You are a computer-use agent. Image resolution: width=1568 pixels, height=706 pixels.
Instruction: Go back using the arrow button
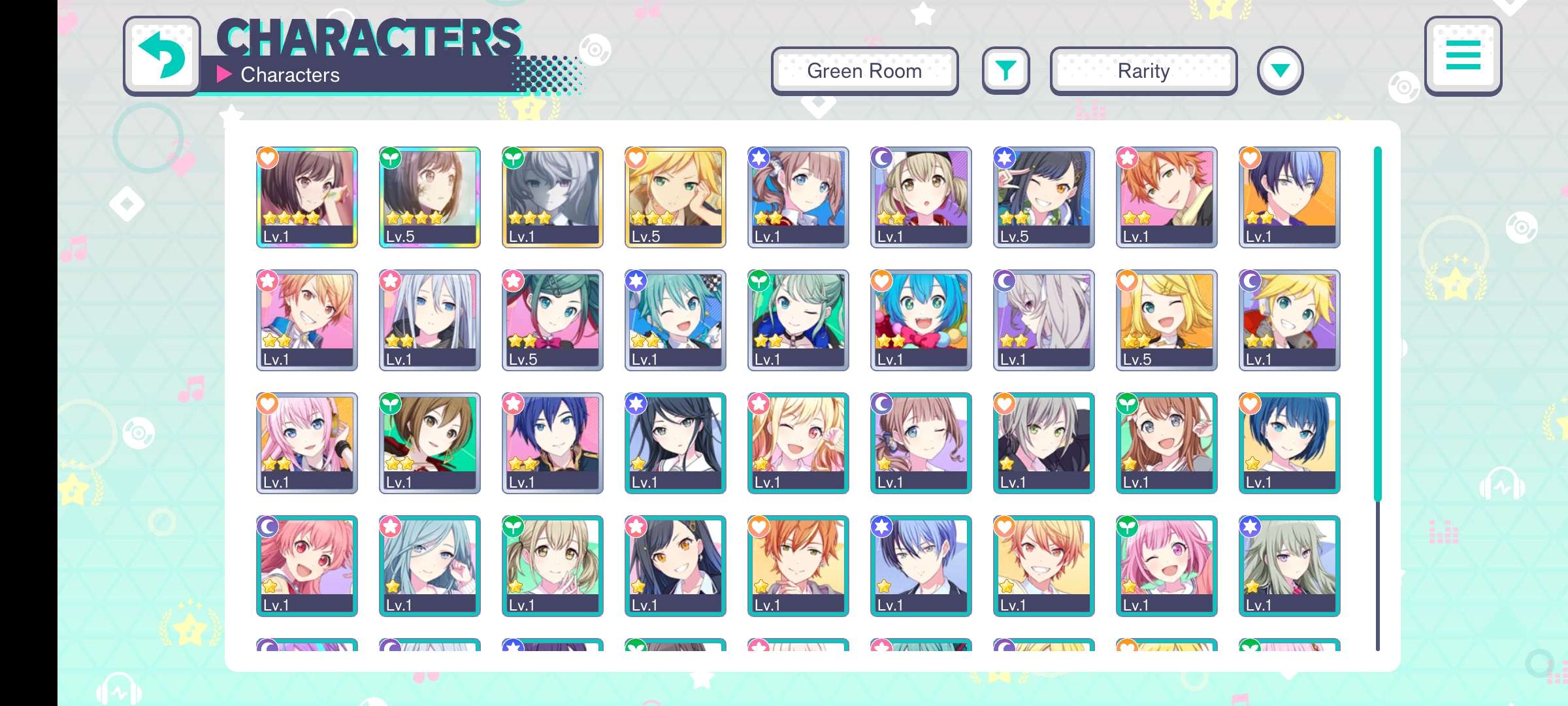(162, 56)
